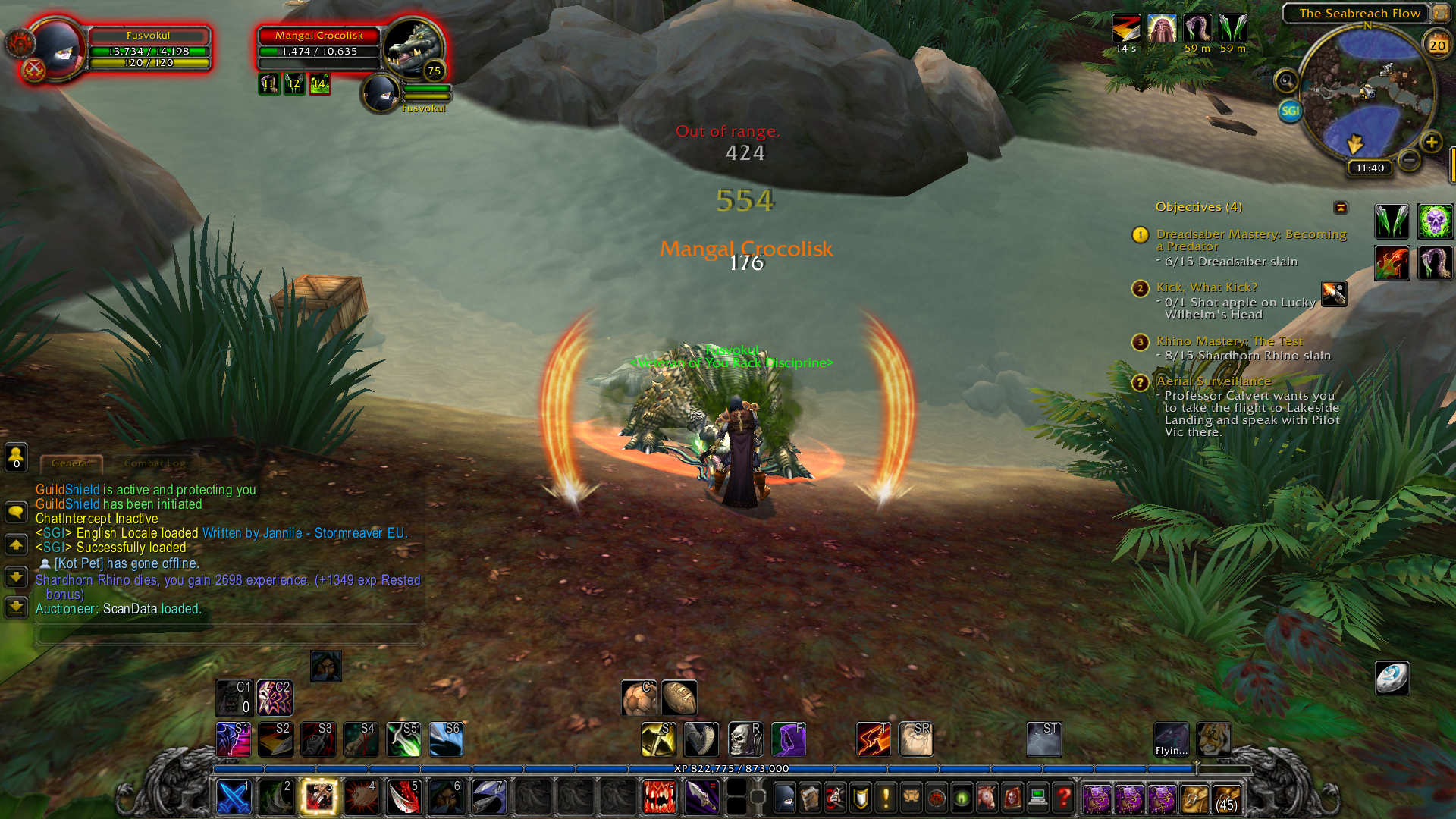
Task: Collapse the Objectives tracker with its minimize icon
Action: click(x=1342, y=207)
